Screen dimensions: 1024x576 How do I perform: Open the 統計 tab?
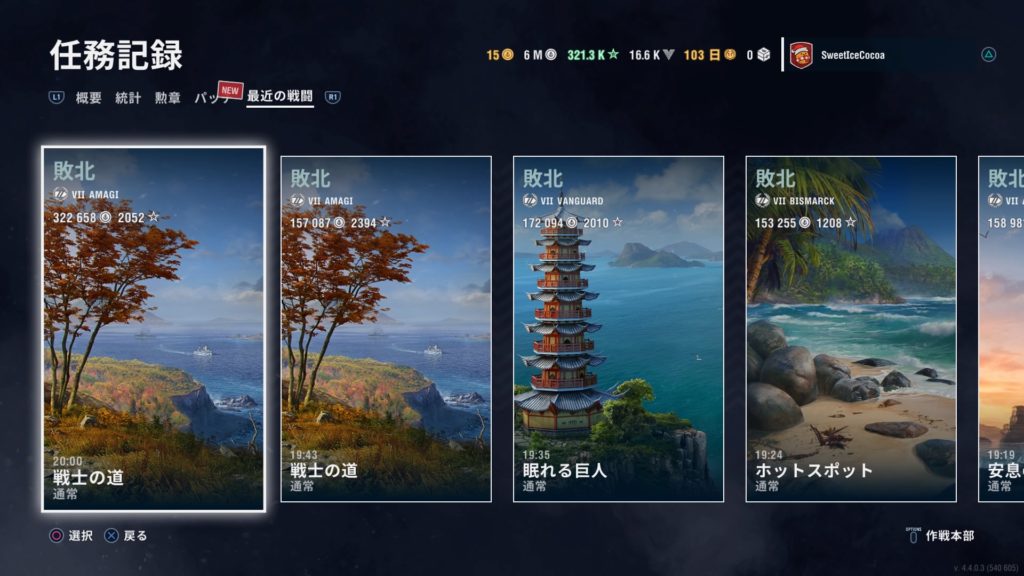(128, 98)
